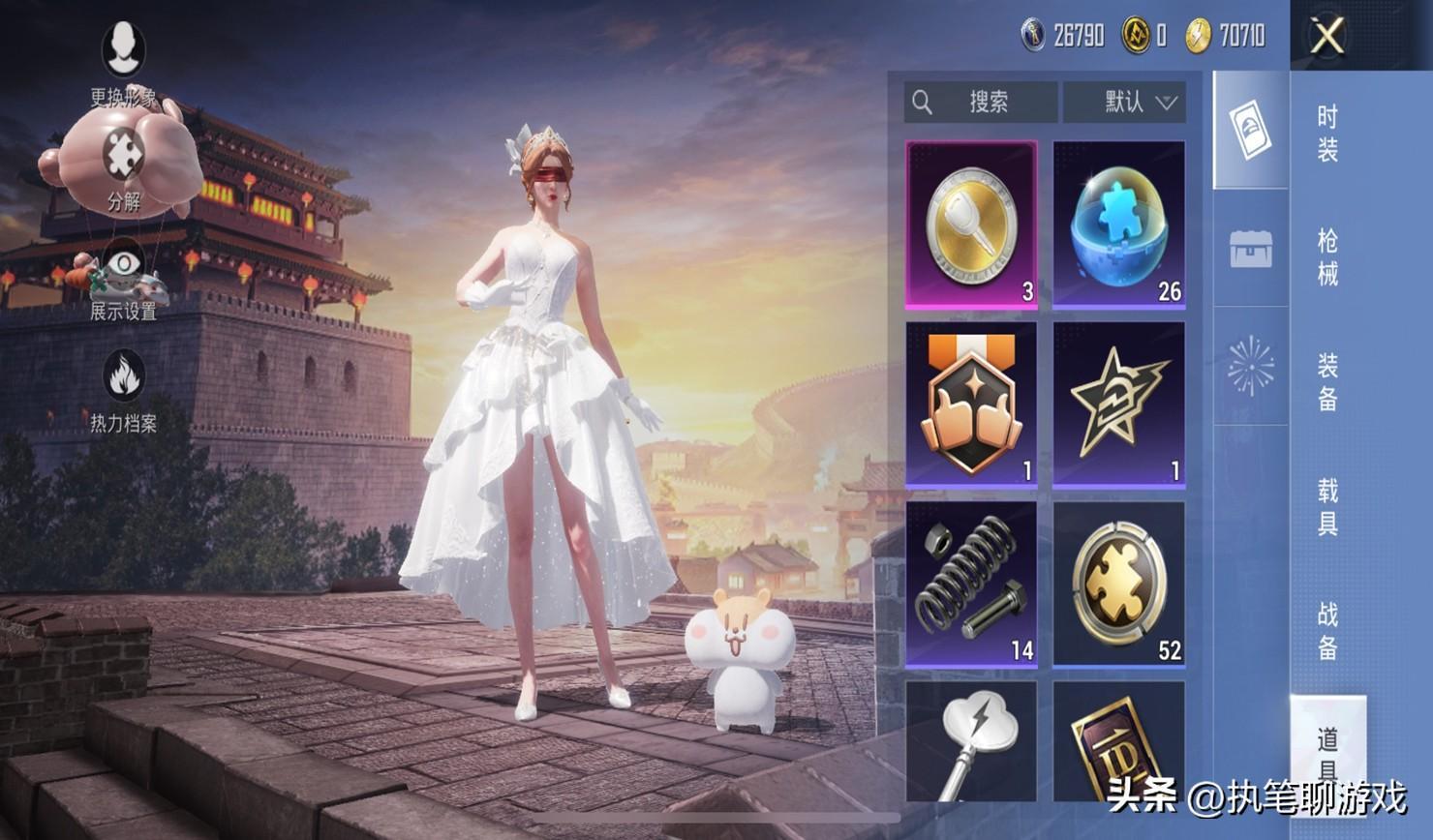The image size is (1433, 840).
Task: Switch to the 枪械 firearms tab
Action: pos(1327,257)
